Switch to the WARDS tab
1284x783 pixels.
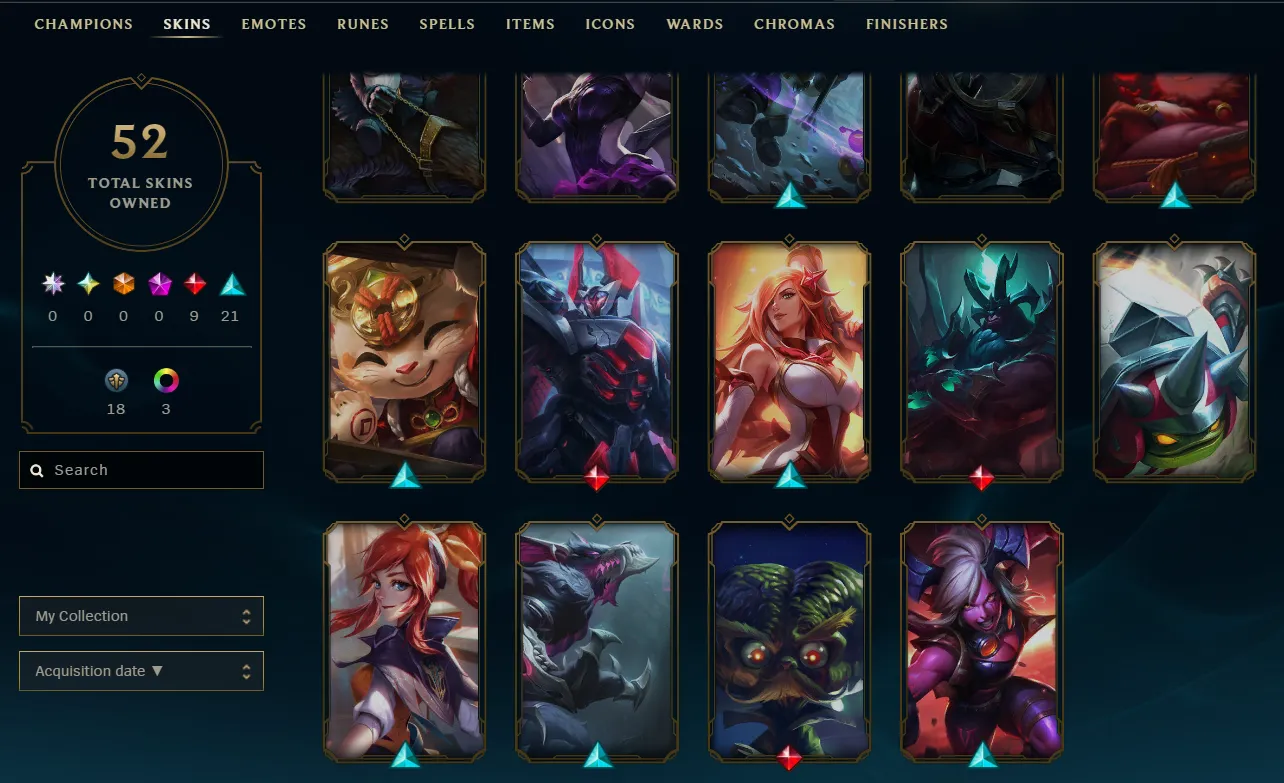pos(694,24)
